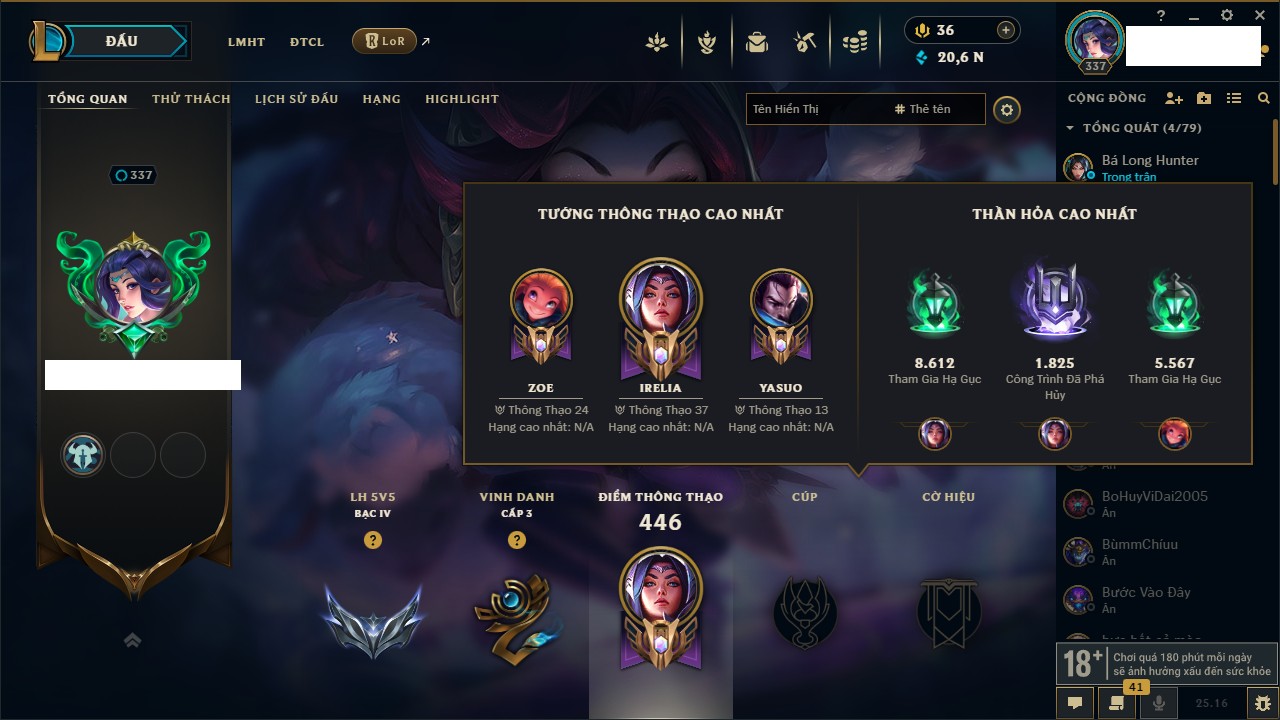1280x720 pixels.
Task: Type in the Tên Hiển Thị search field
Action: [815, 109]
